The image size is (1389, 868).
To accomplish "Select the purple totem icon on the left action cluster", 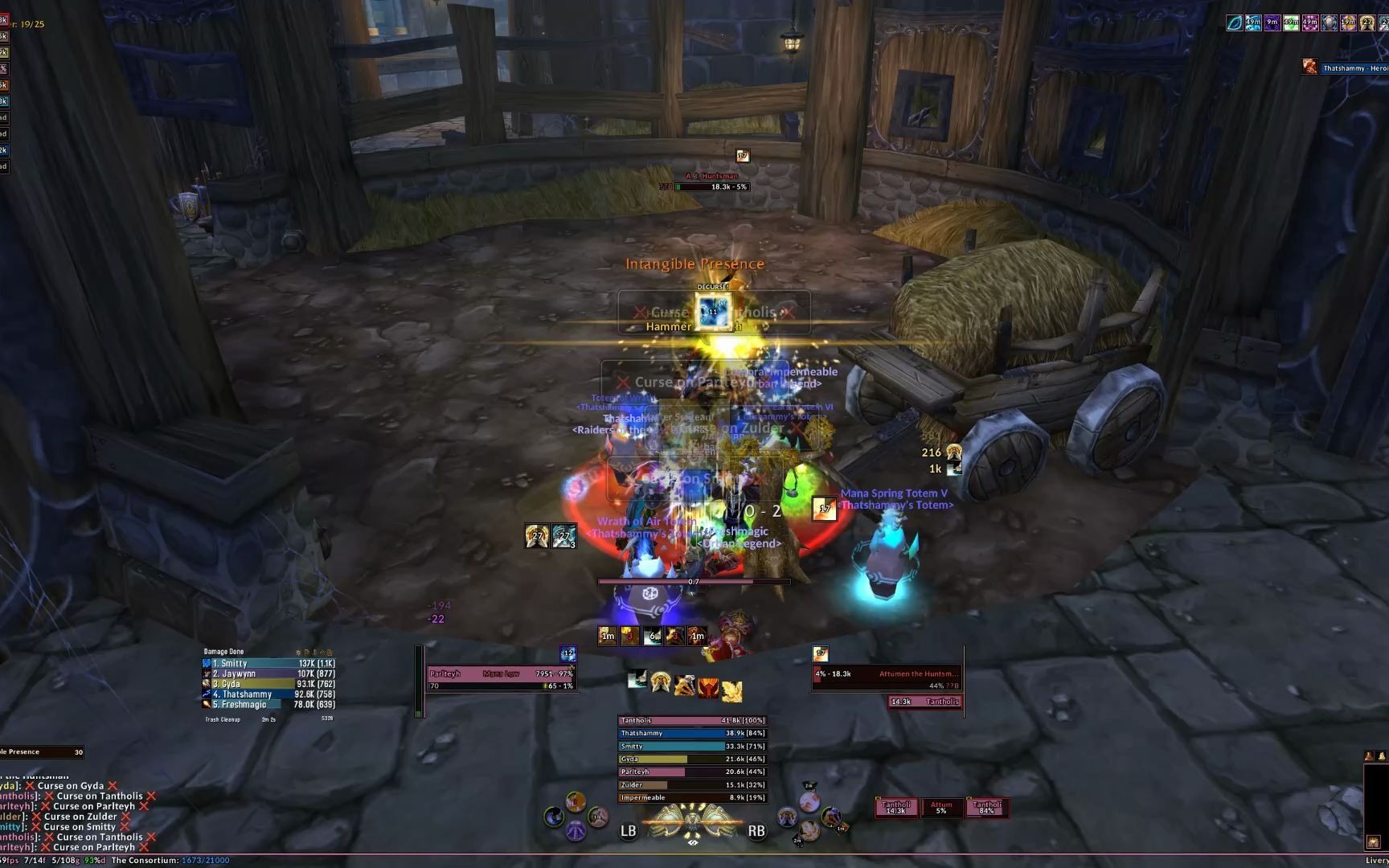I will pyautogui.click(x=576, y=830).
